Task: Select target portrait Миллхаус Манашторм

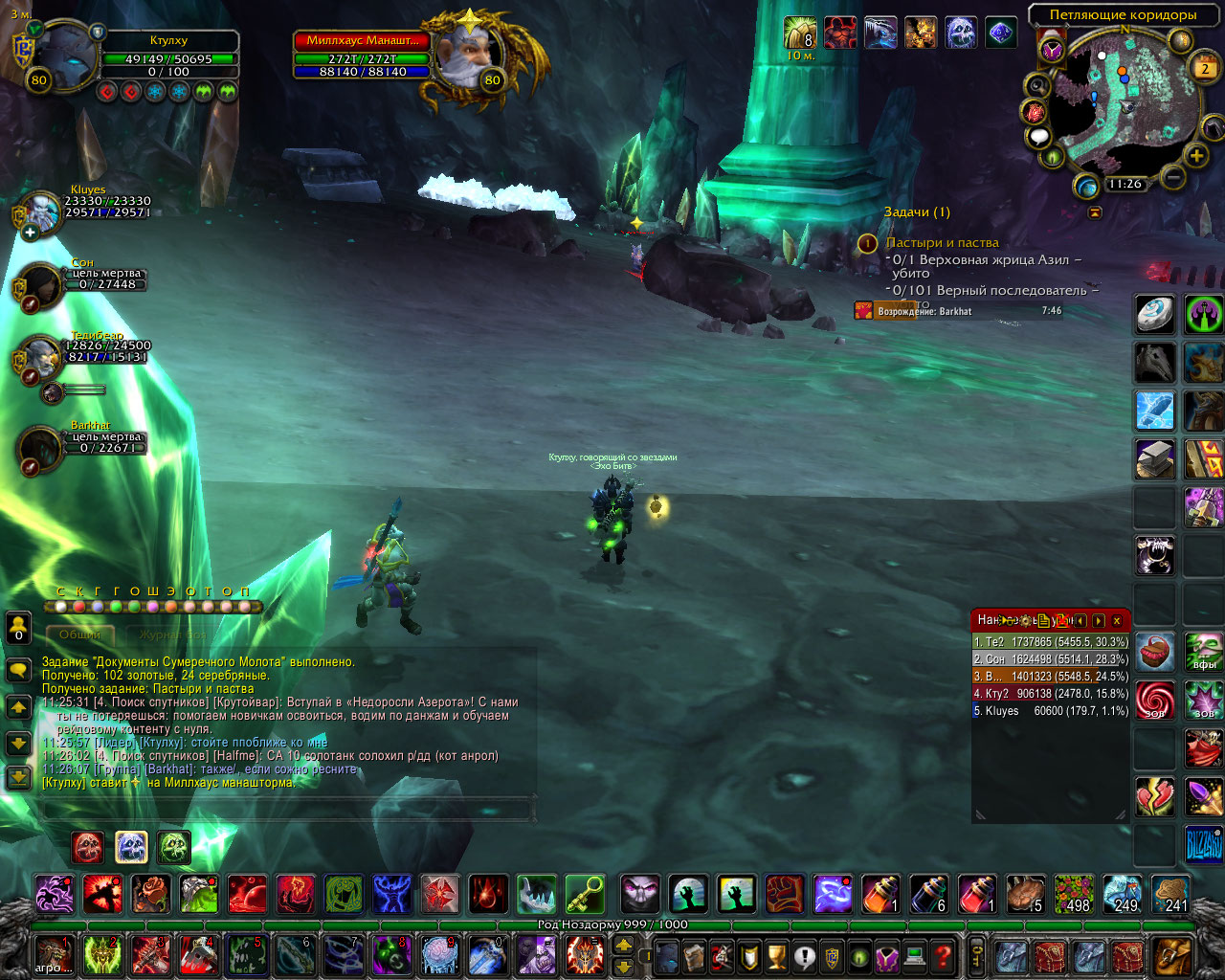Action: click(x=465, y=55)
